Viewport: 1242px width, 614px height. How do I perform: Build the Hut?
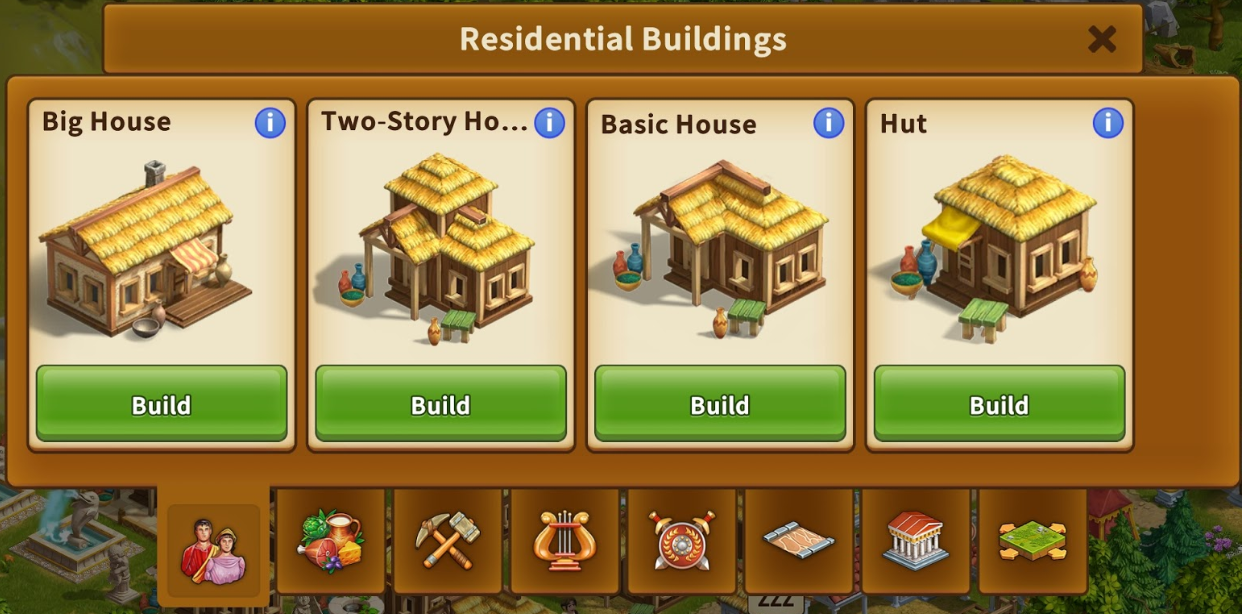(998, 403)
